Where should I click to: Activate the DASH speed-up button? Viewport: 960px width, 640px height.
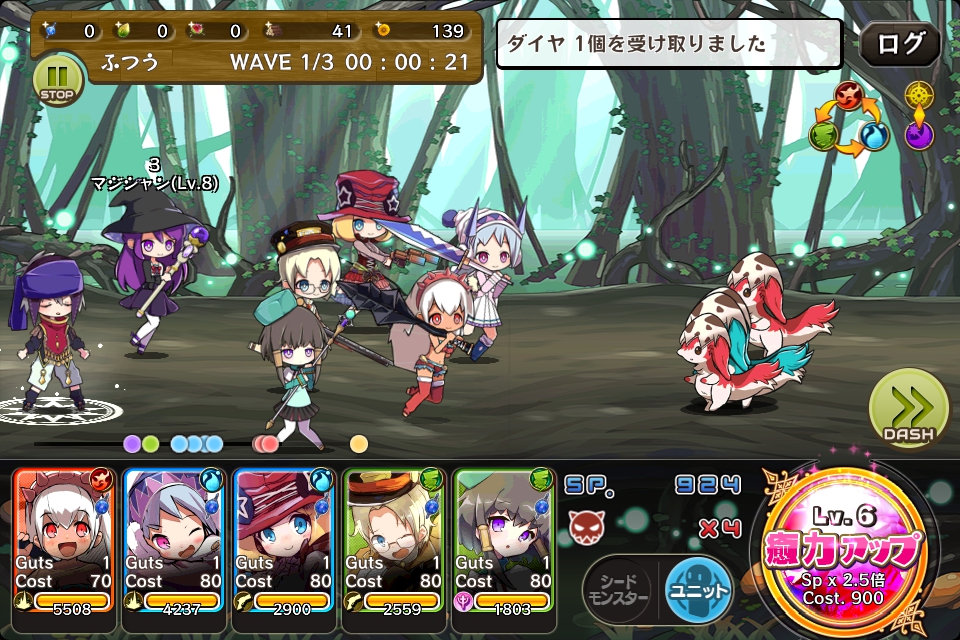(908, 408)
